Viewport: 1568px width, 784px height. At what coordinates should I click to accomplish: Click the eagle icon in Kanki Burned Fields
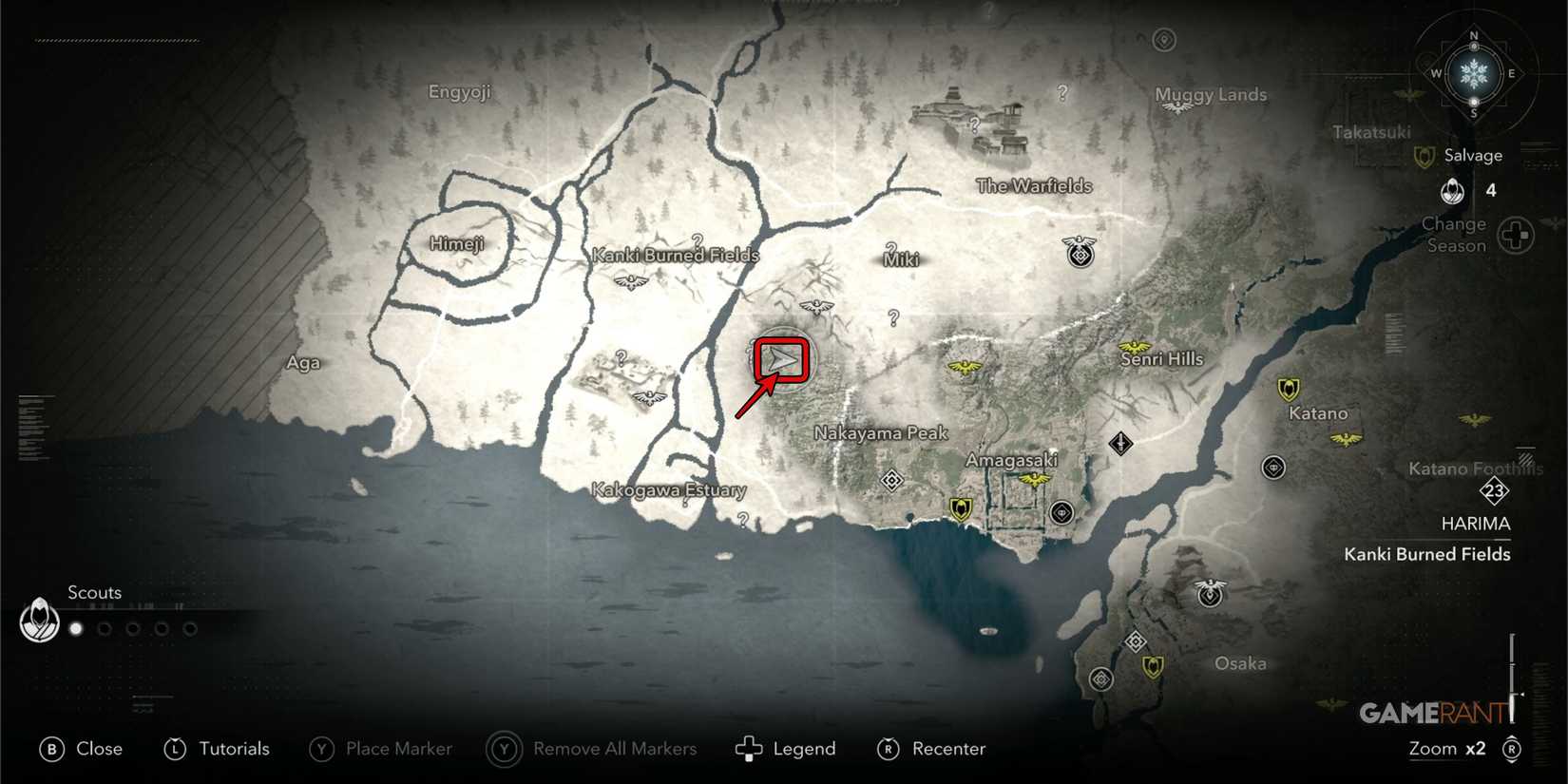click(x=630, y=281)
